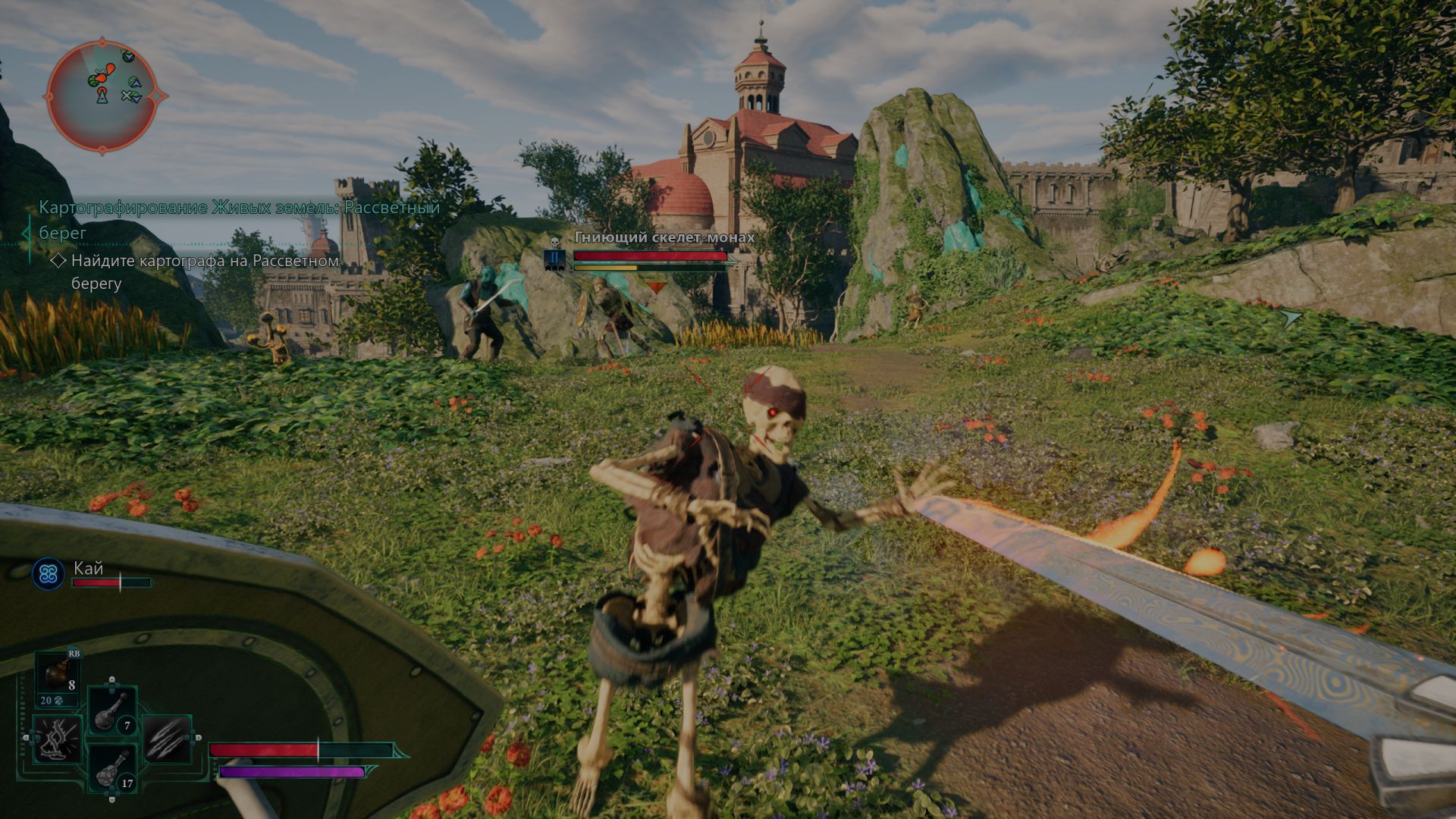The image size is (1456, 819).
Task: Select companion Кай's portrait icon
Action: (49, 575)
